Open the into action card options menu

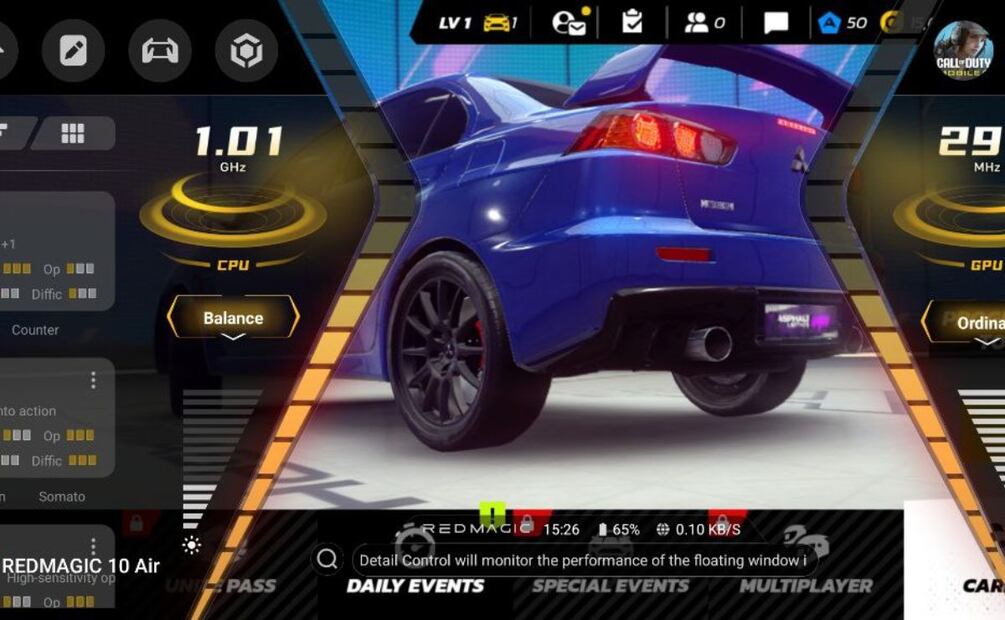click(x=94, y=380)
